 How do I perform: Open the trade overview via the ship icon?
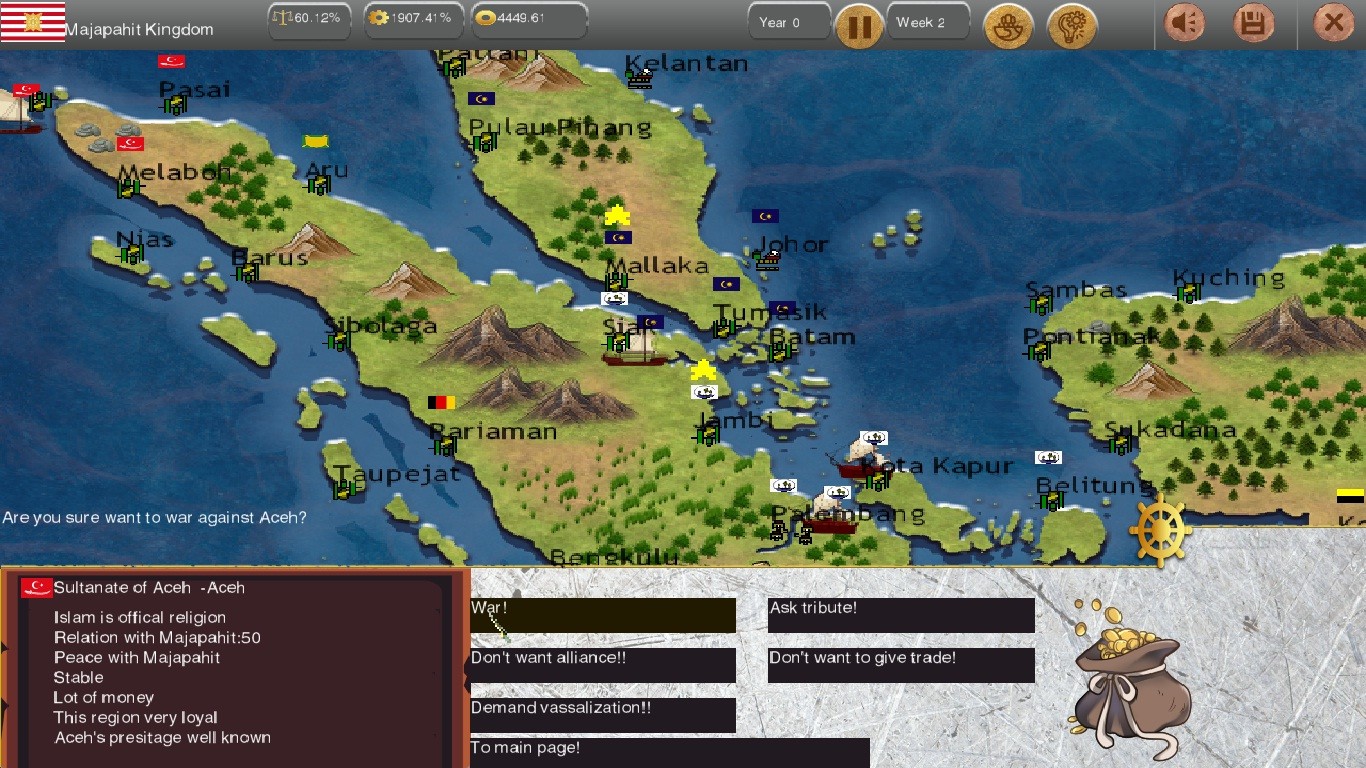[x=1008, y=26]
